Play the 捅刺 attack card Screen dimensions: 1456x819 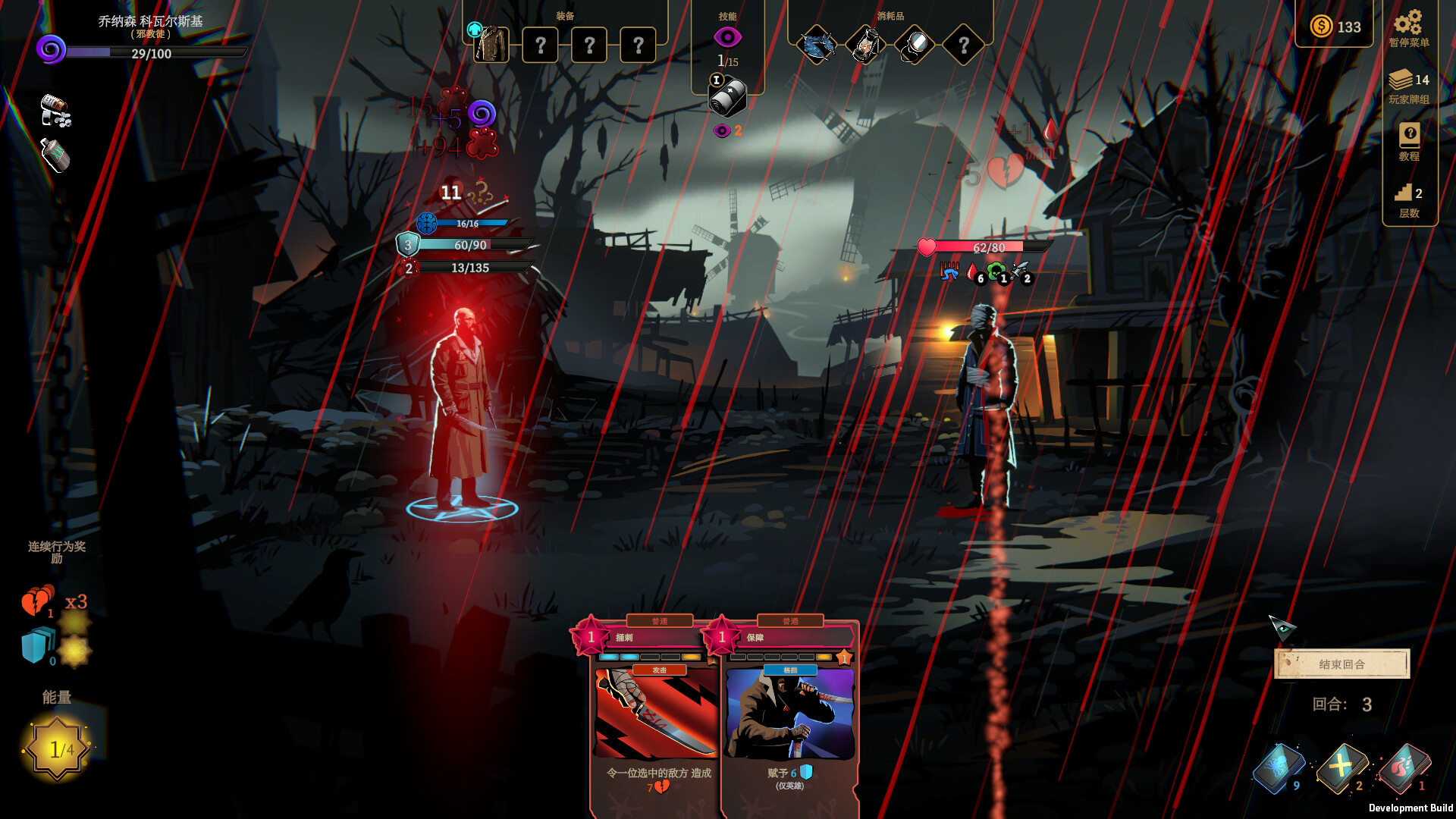point(656,713)
